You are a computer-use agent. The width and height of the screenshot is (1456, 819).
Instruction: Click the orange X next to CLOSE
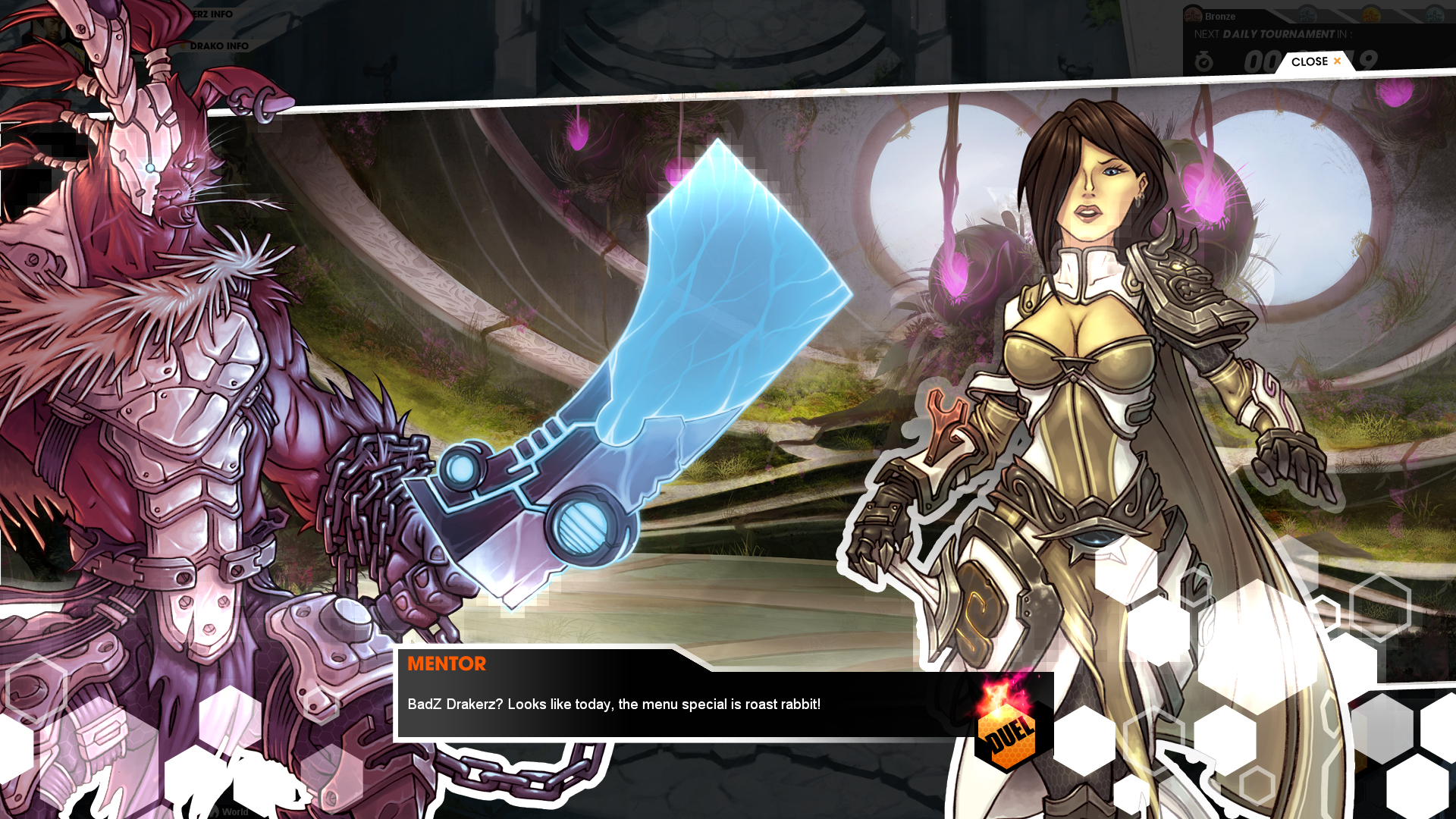1336,61
